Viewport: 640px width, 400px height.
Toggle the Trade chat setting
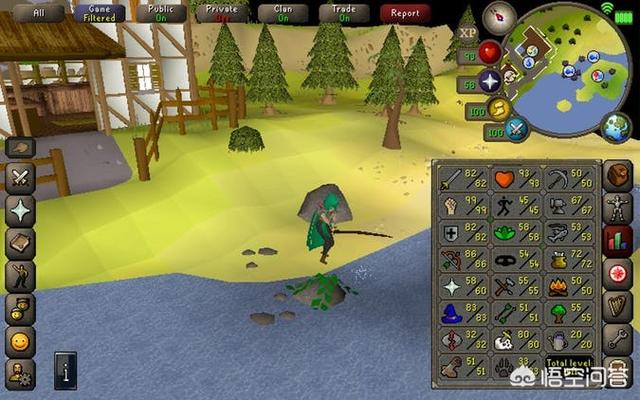point(345,13)
